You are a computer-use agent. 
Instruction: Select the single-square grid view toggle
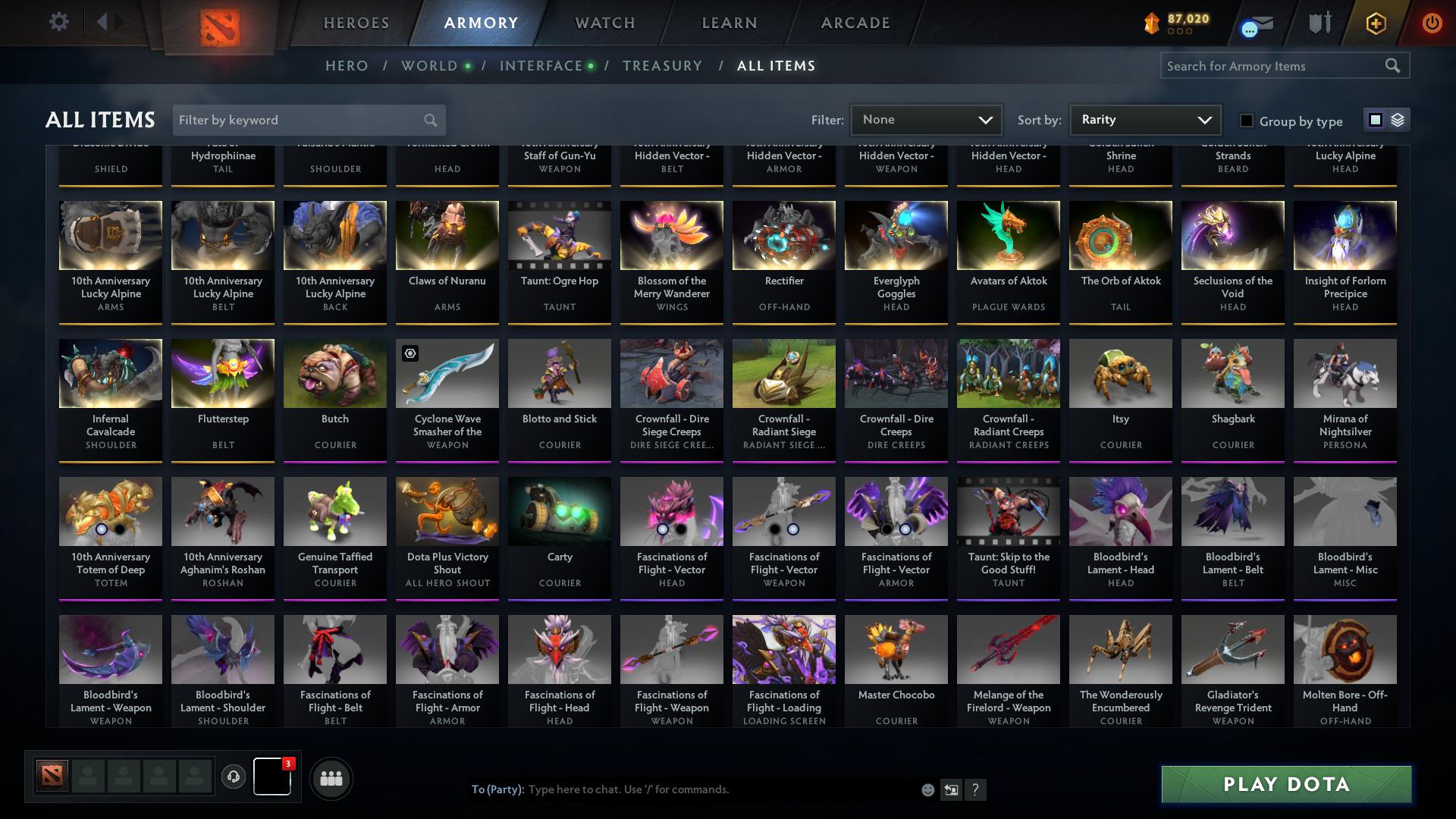coord(1375,120)
